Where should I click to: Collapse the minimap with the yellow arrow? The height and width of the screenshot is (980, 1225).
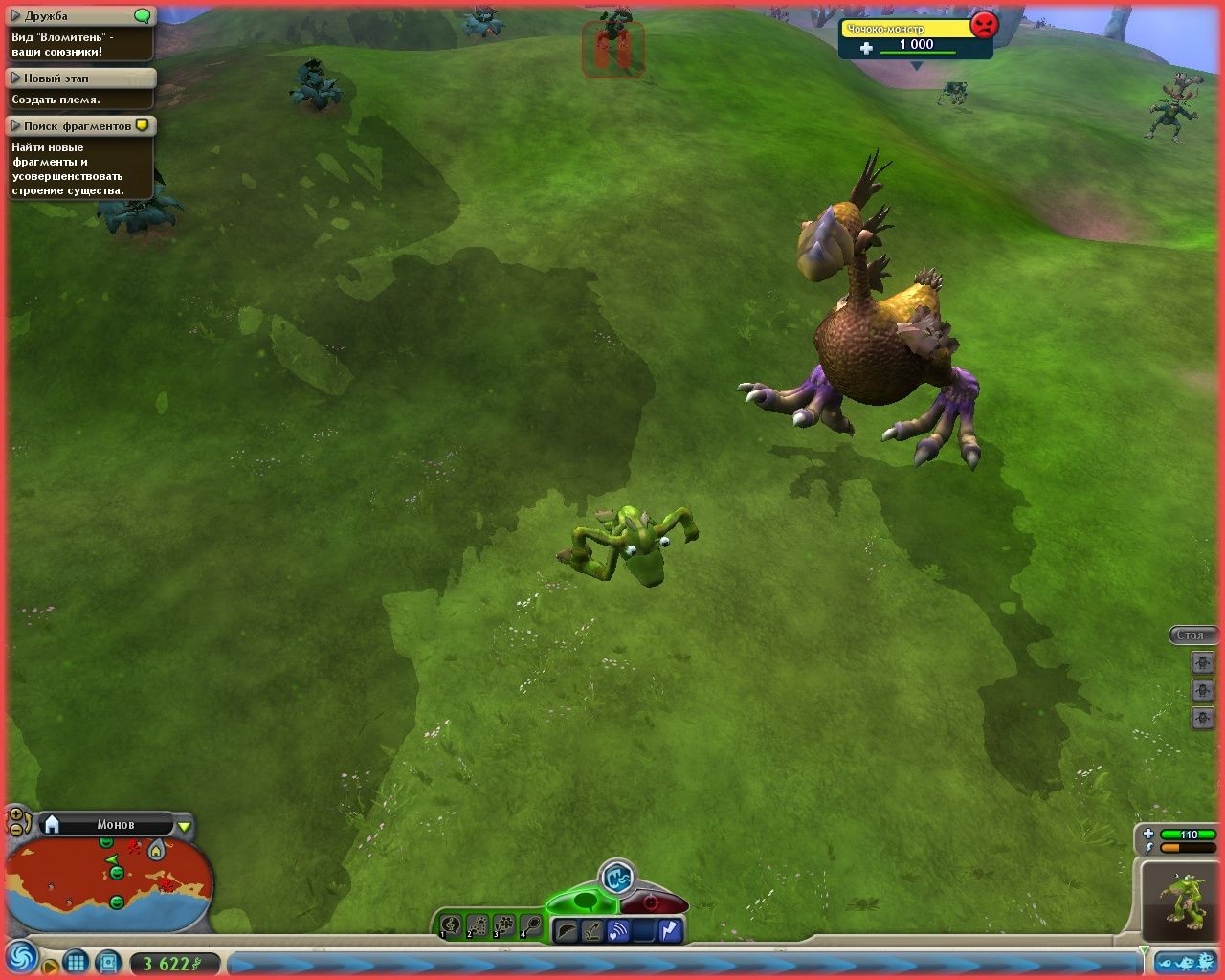tap(185, 826)
